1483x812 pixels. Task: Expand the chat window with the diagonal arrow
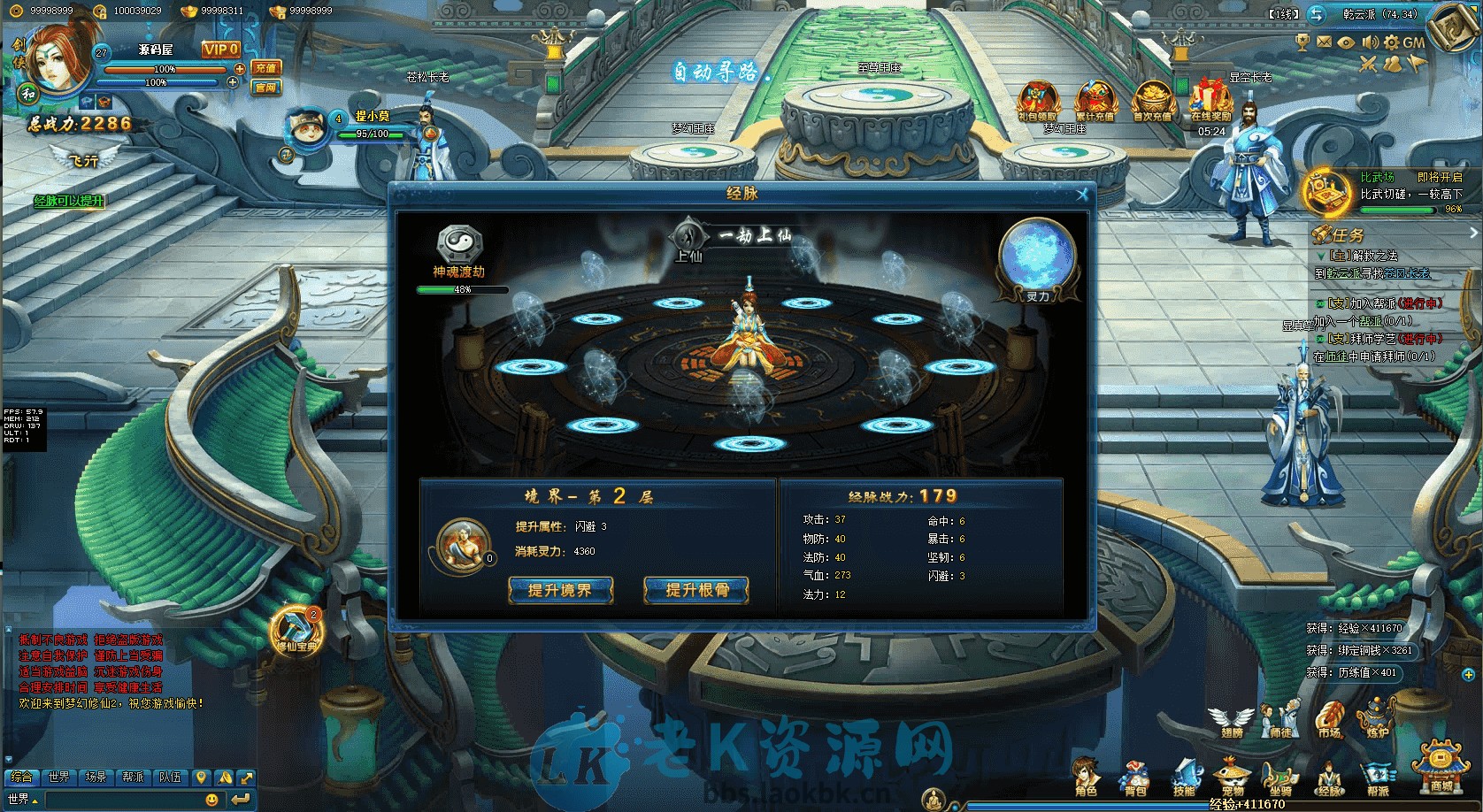[x=247, y=778]
